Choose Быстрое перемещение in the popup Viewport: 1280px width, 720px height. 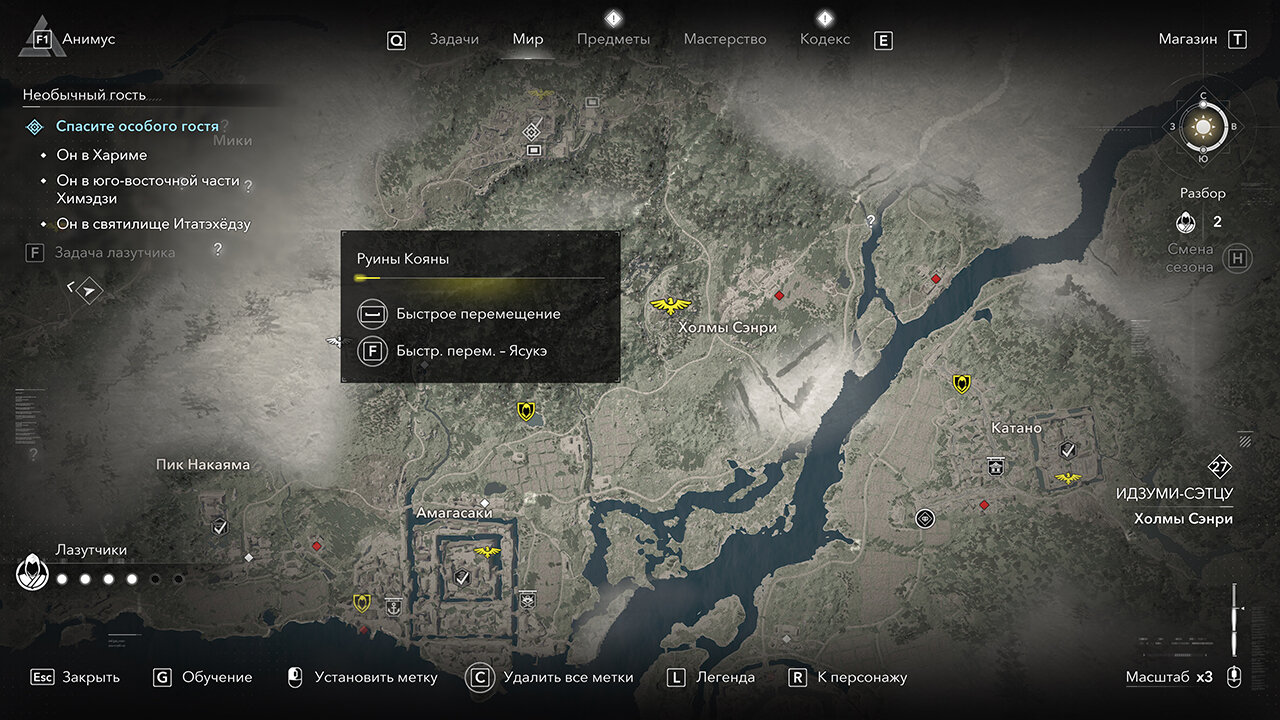coord(477,314)
